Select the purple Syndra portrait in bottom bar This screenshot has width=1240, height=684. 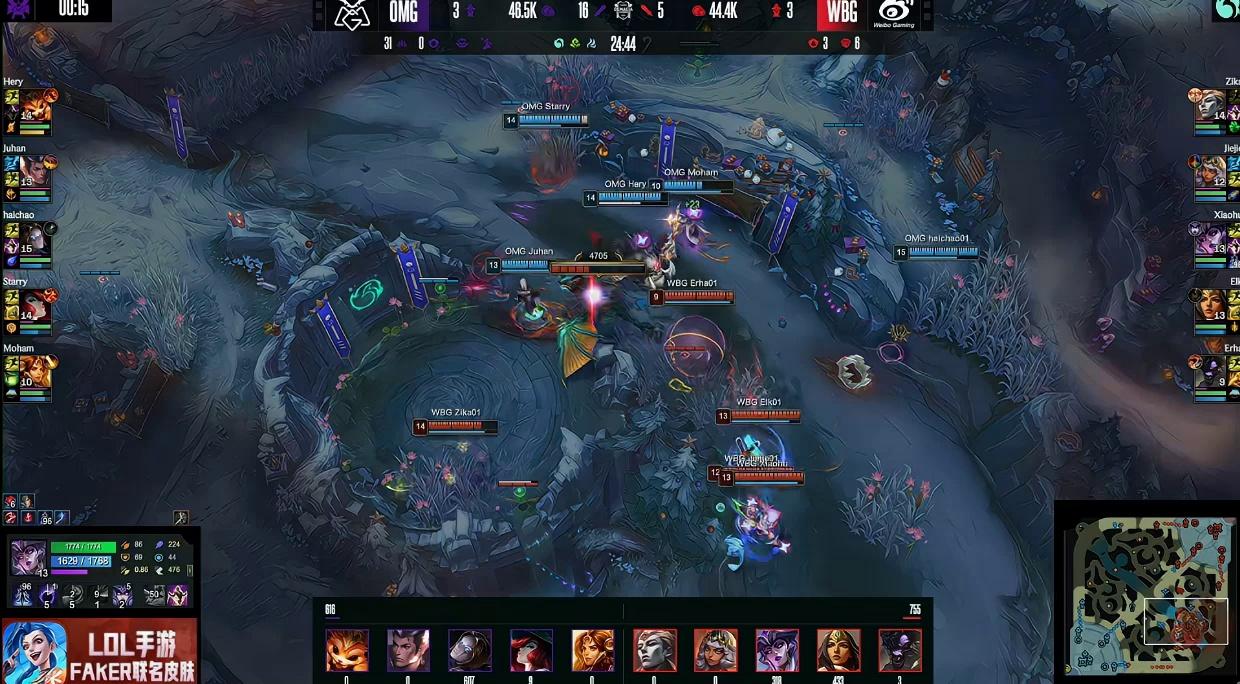(x=777, y=650)
